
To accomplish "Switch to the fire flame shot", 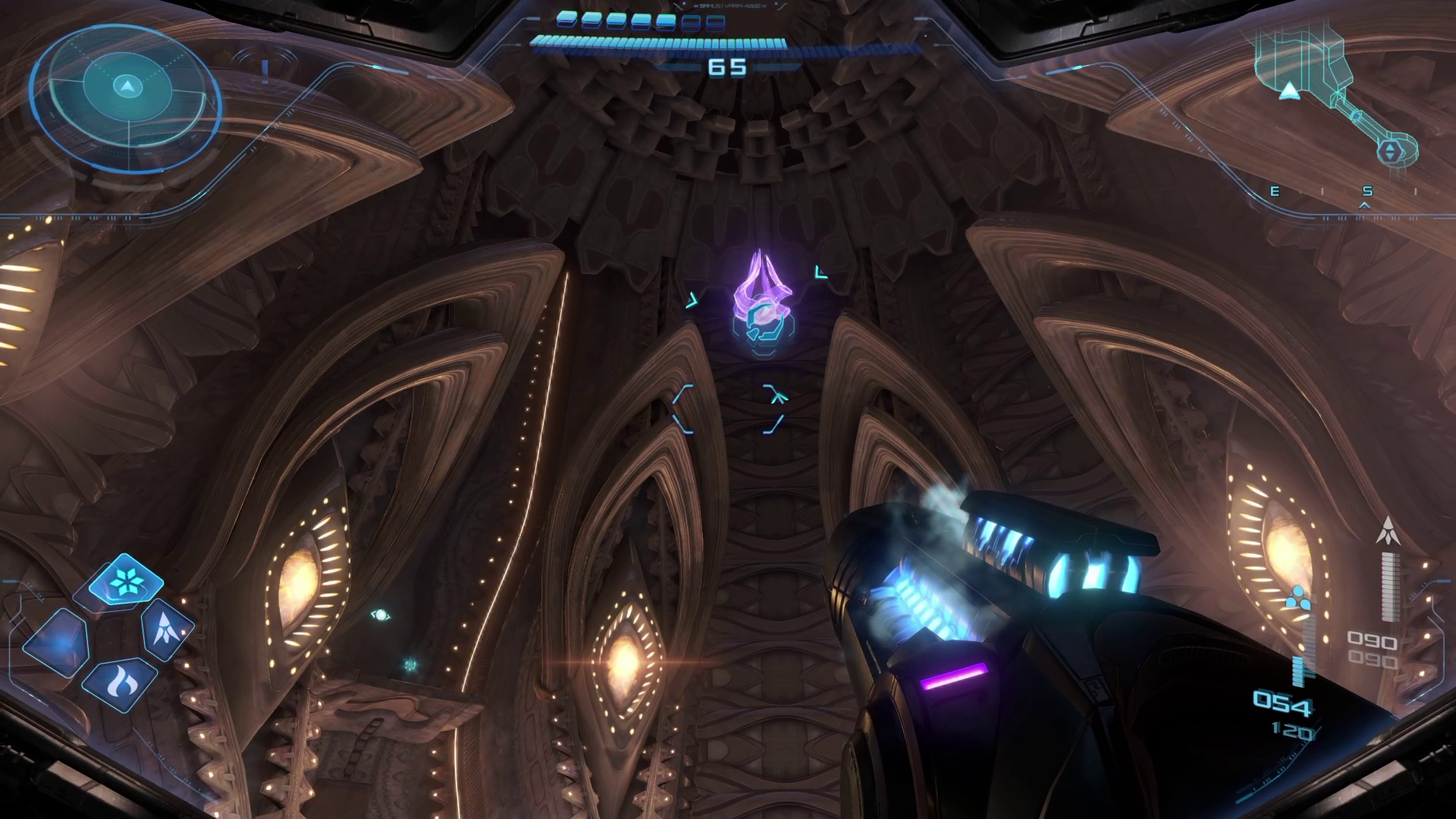I will point(120,684).
